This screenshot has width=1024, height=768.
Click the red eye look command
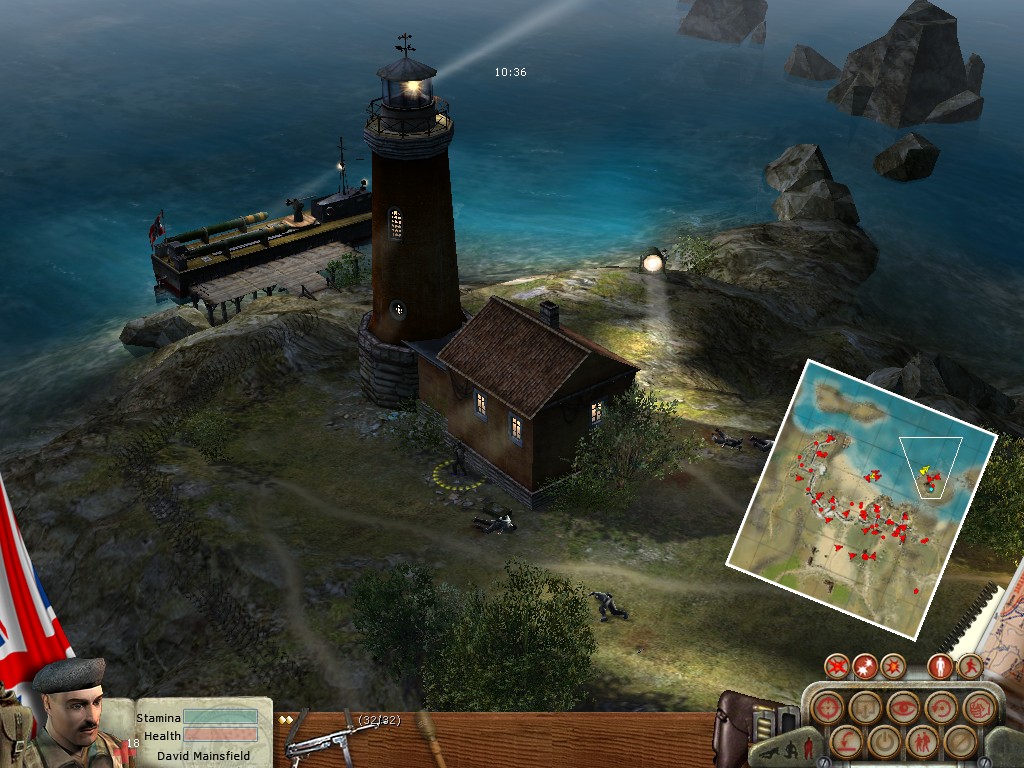(902, 707)
